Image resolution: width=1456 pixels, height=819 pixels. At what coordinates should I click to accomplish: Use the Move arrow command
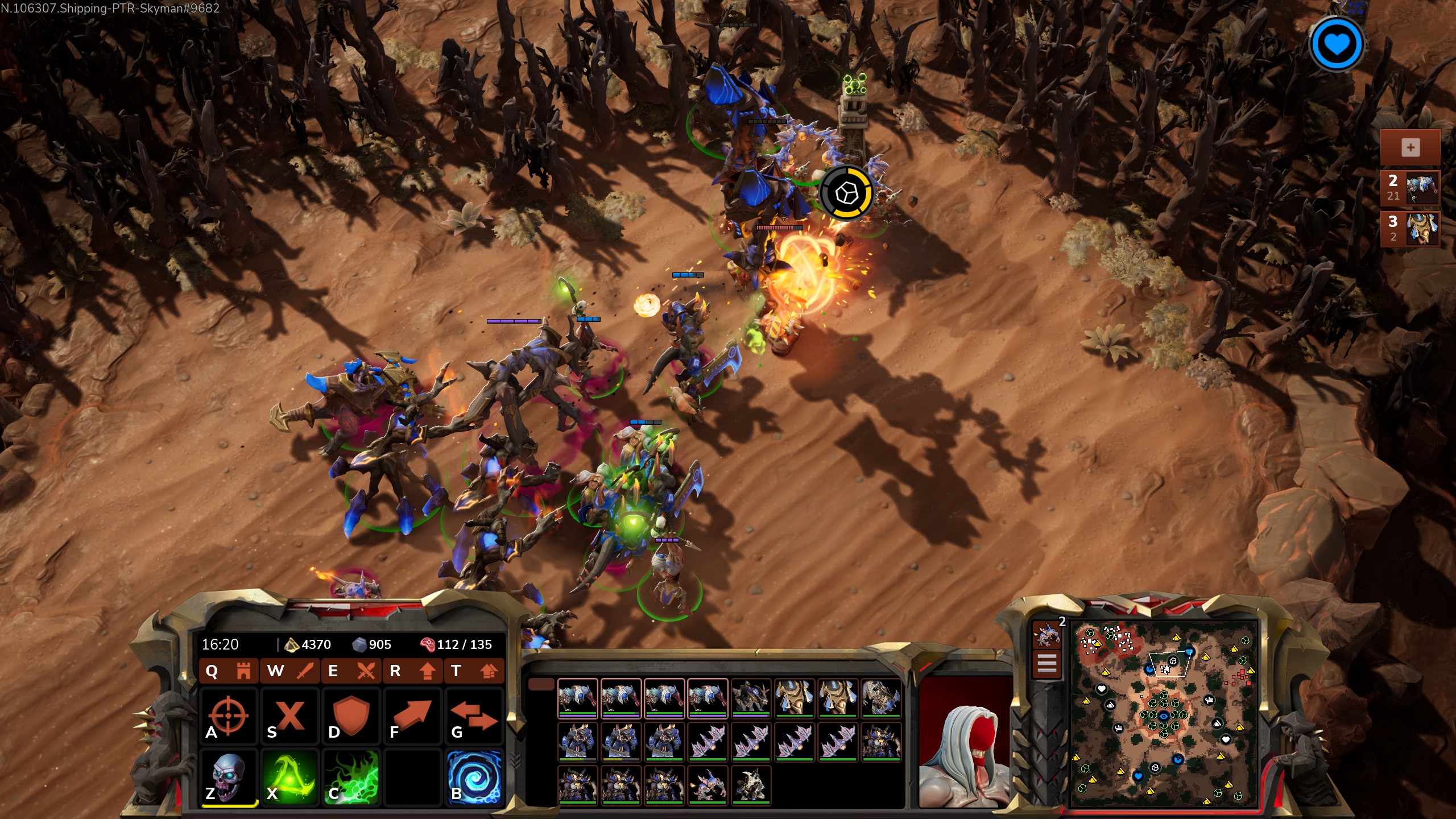point(413,716)
